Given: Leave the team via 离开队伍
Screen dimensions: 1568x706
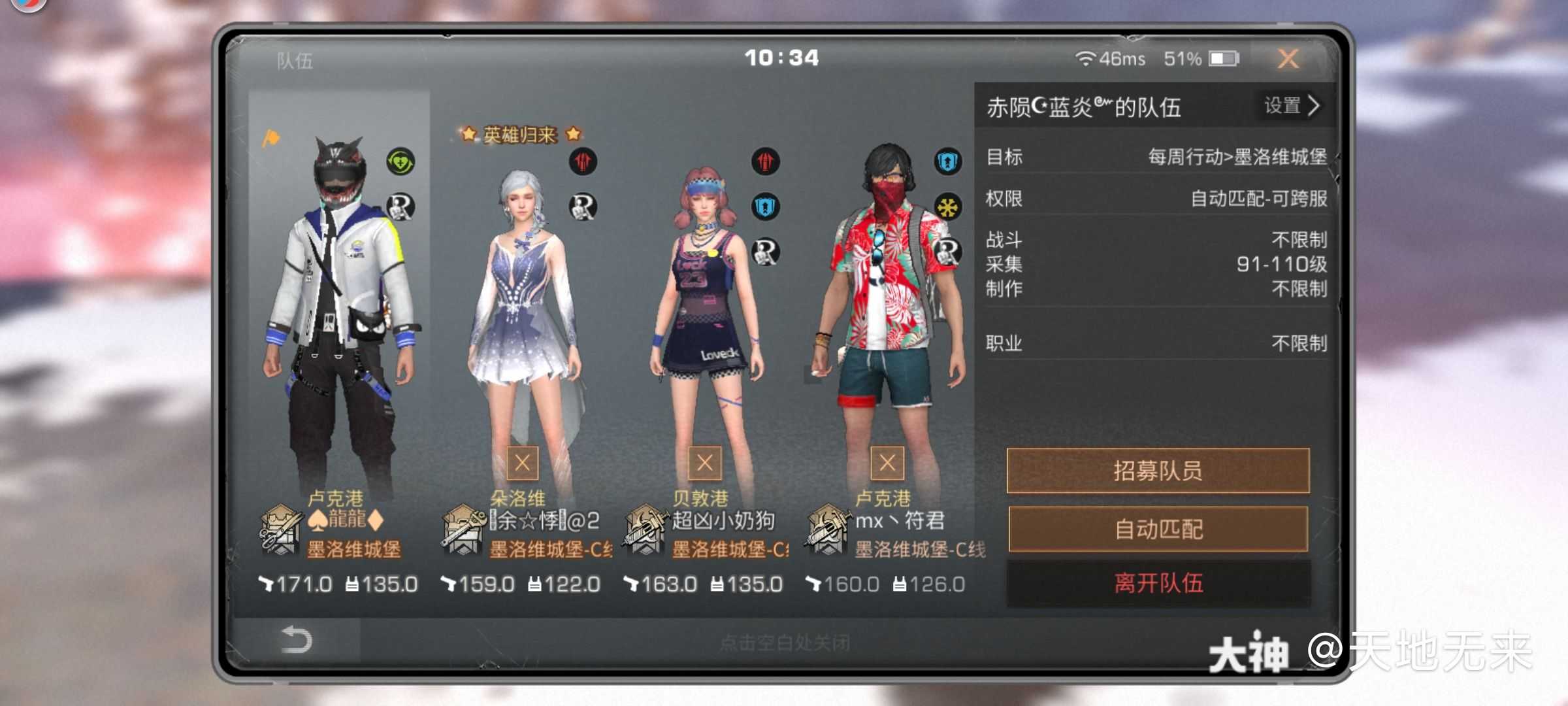Looking at the screenshot, I should point(1158,584).
